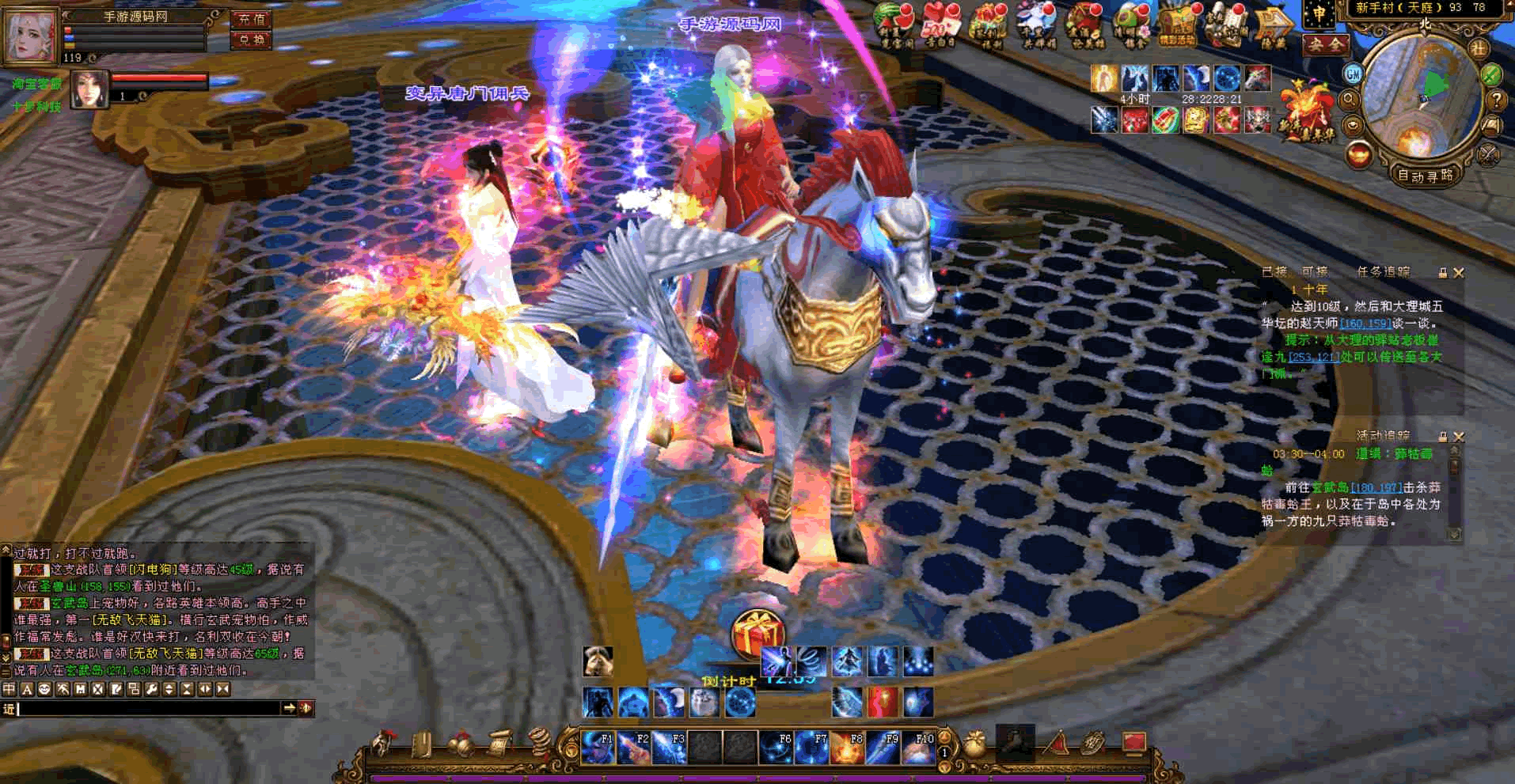
Task: Close the 活动追踪 activity tracker panel
Action: click(1459, 436)
